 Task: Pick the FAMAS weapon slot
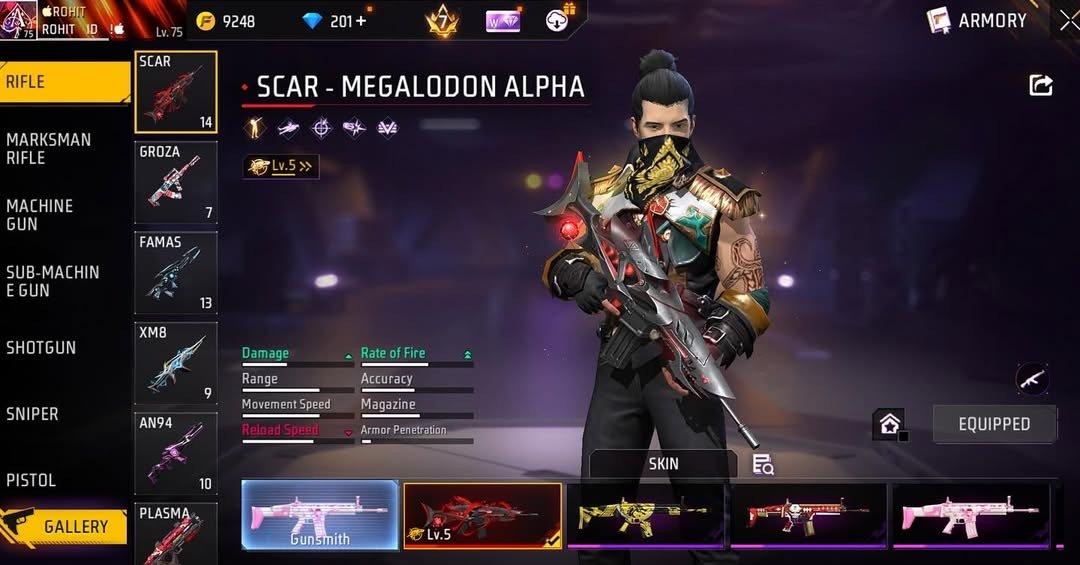(x=176, y=272)
